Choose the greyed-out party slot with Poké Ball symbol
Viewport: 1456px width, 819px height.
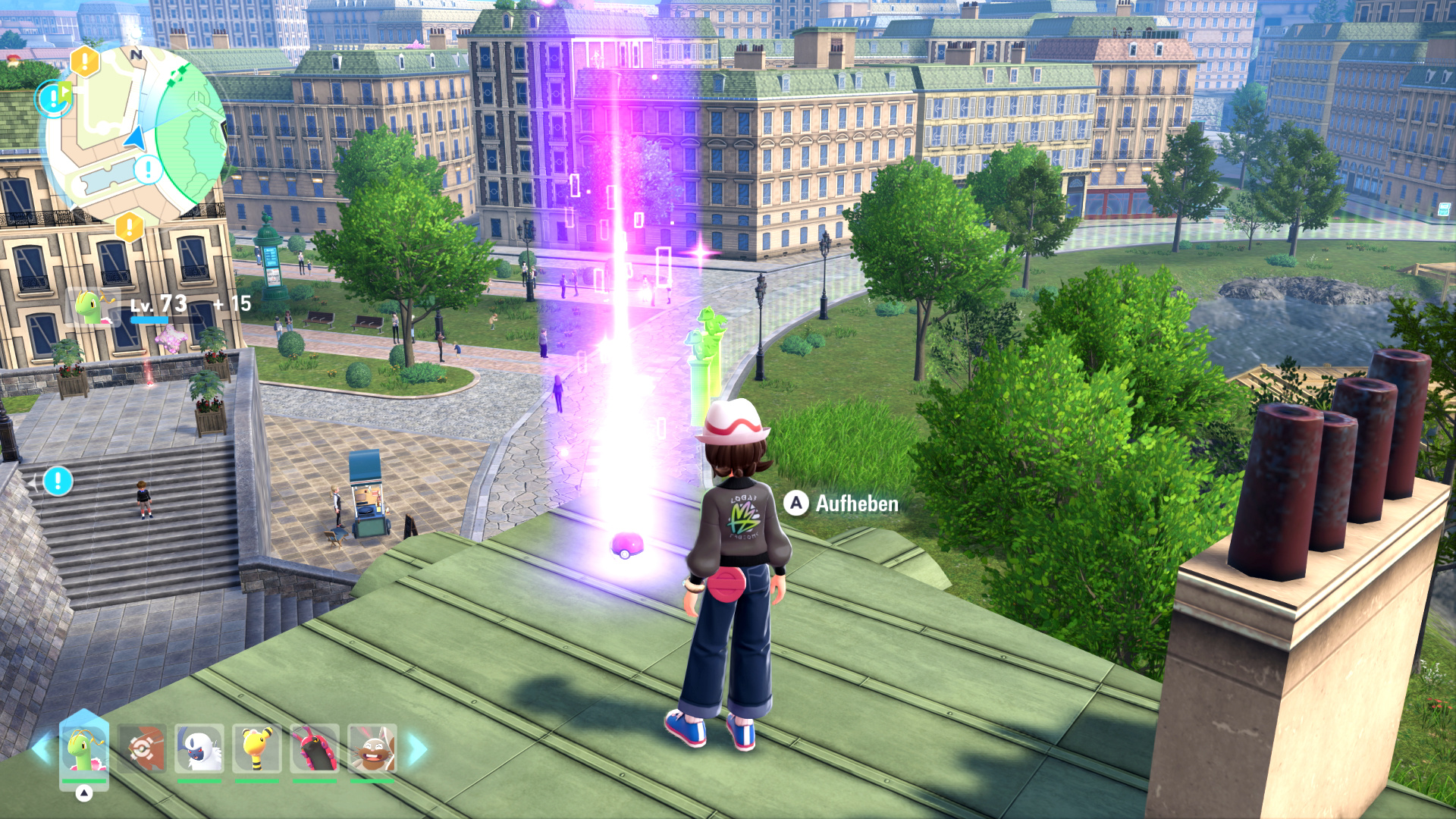(142, 749)
